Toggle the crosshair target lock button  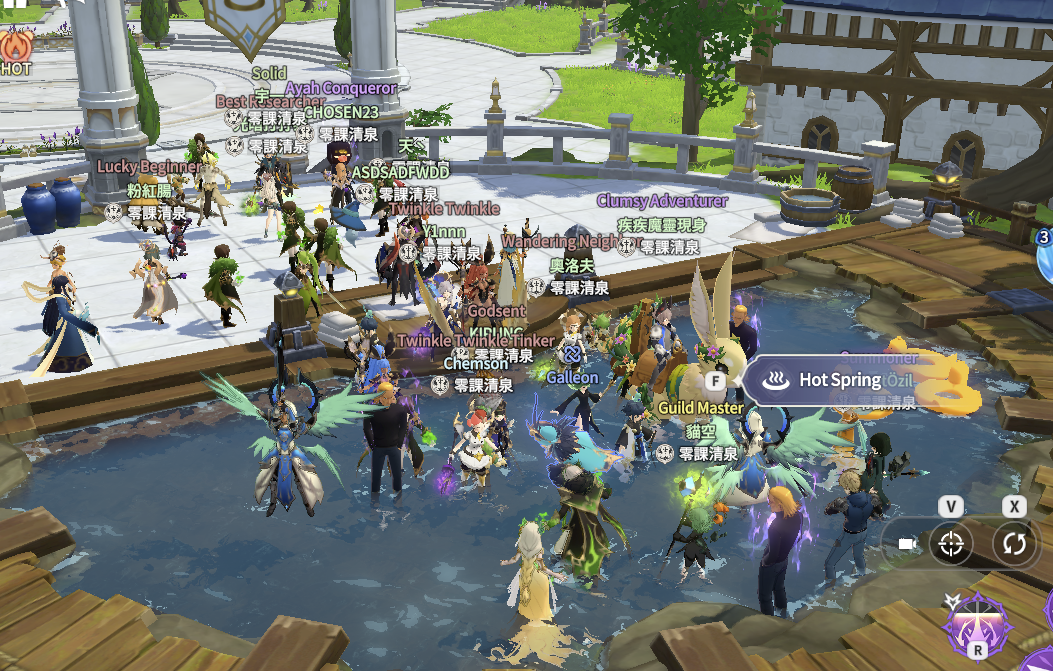(x=951, y=544)
